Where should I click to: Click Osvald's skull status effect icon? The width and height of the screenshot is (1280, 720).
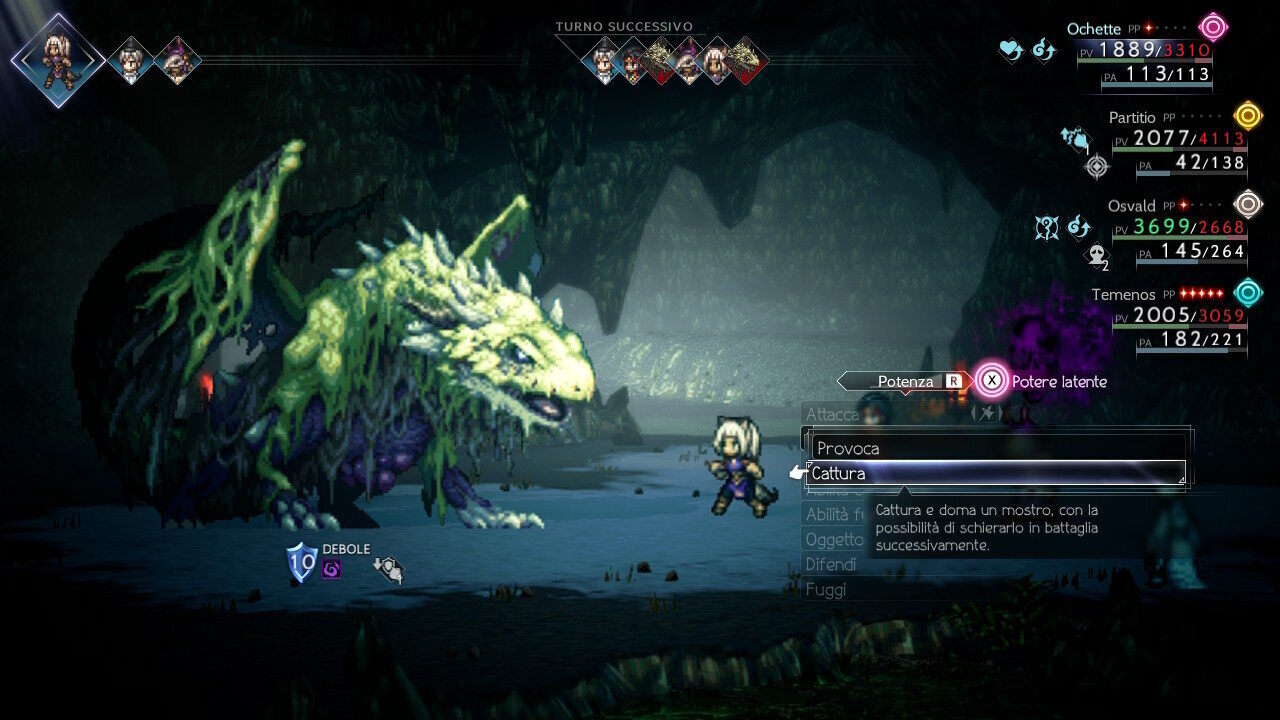pyautogui.click(x=1095, y=257)
